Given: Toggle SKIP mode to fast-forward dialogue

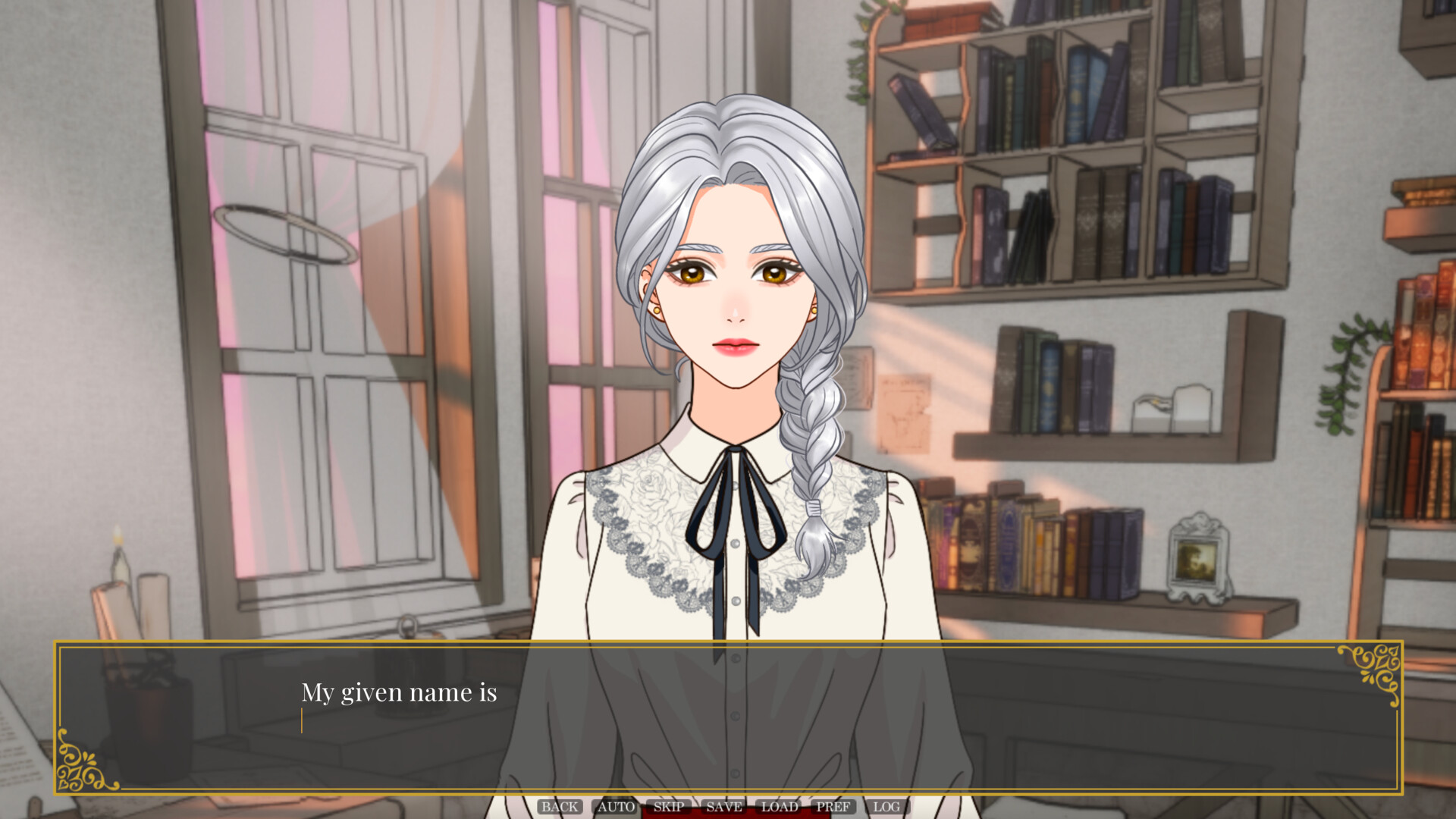Looking at the screenshot, I should 670,807.
